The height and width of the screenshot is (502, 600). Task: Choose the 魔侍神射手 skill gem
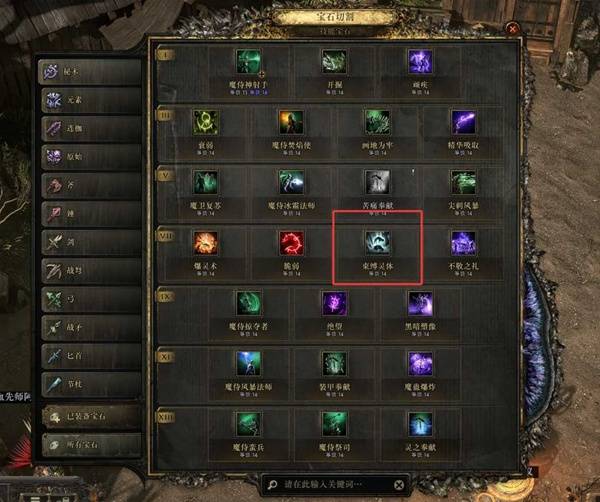pos(248,61)
